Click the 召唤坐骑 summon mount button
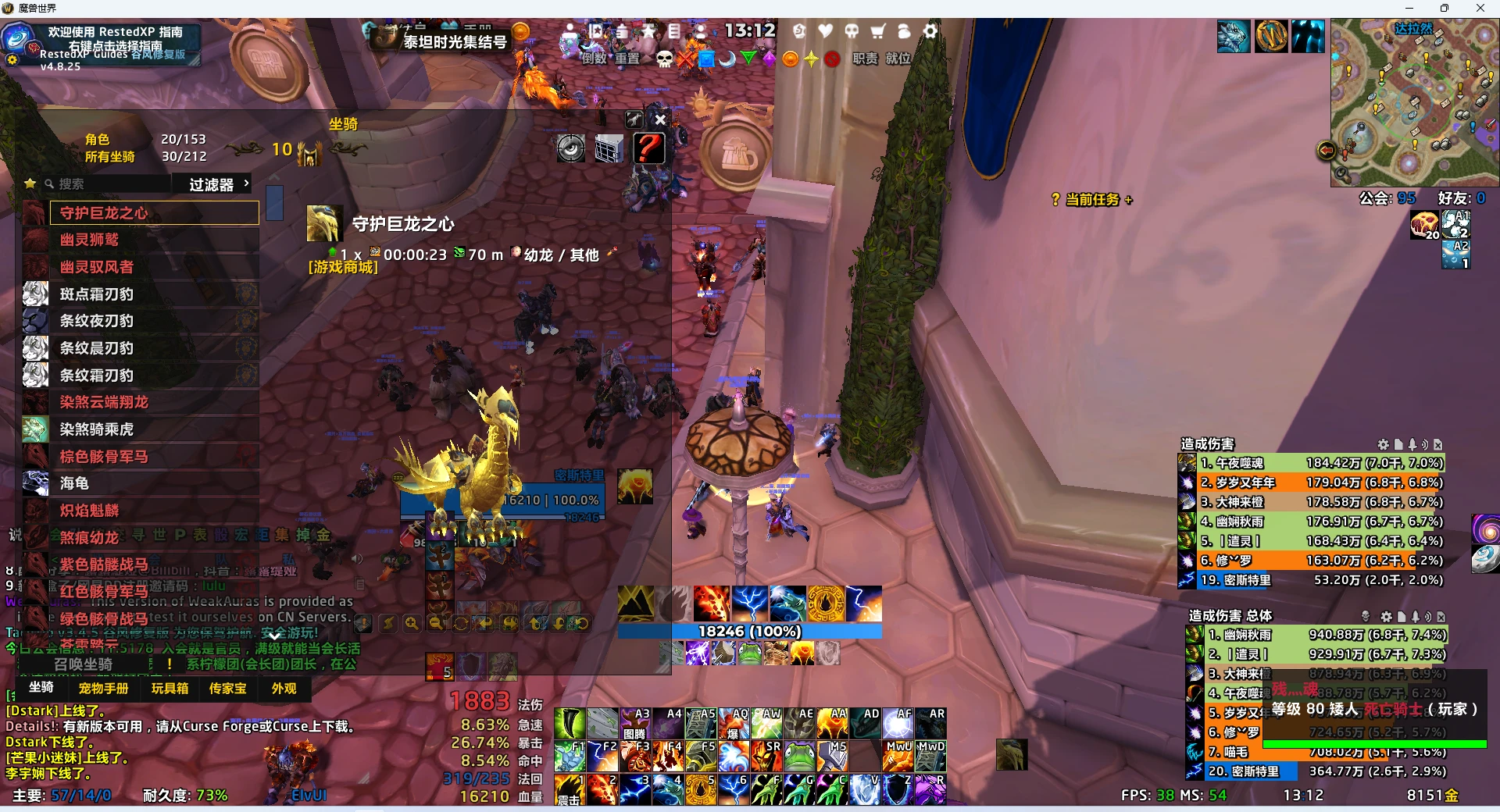The height and width of the screenshot is (812, 1500). tap(84, 664)
